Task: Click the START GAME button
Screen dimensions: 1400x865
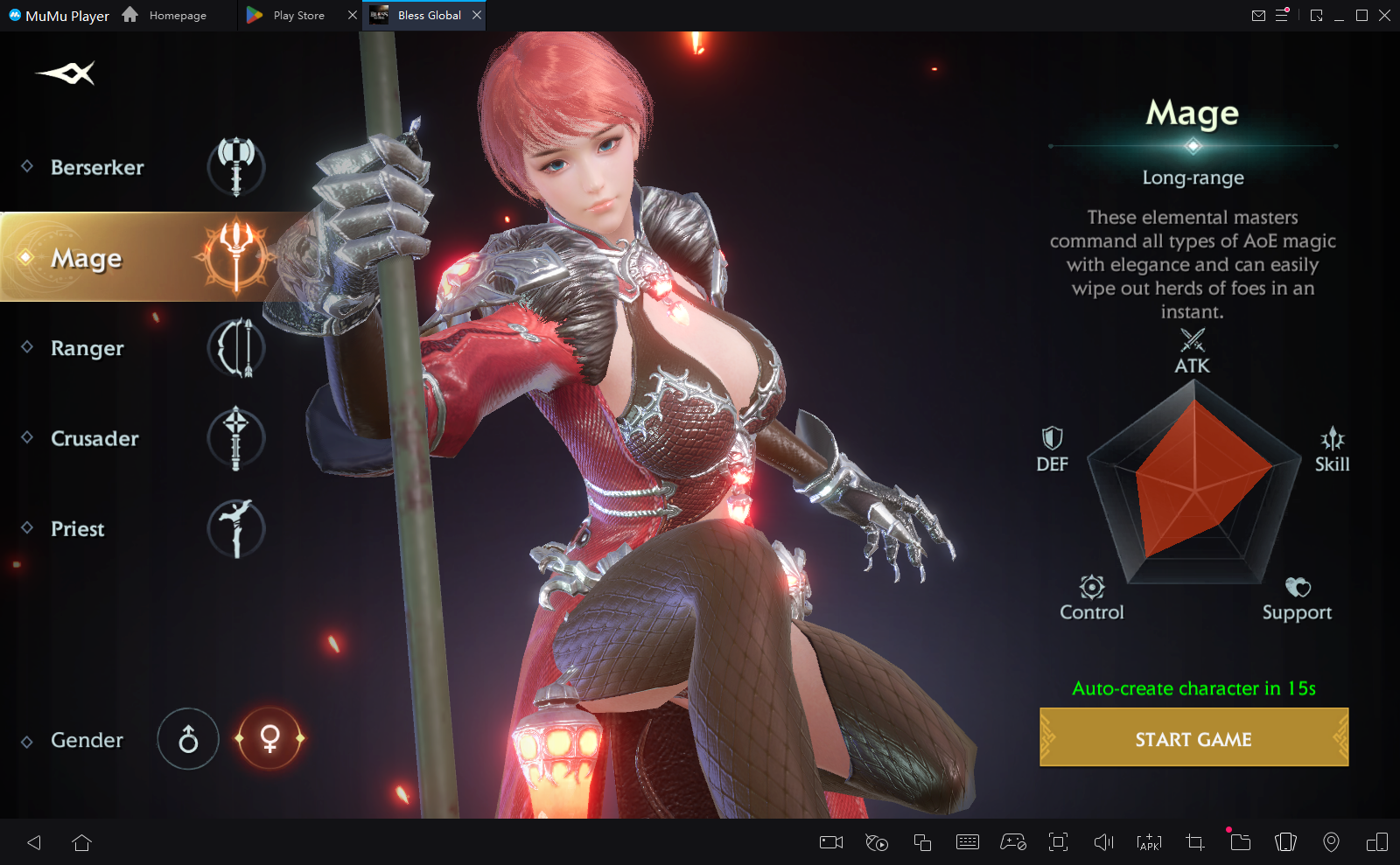Action: tap(1193, 738)
